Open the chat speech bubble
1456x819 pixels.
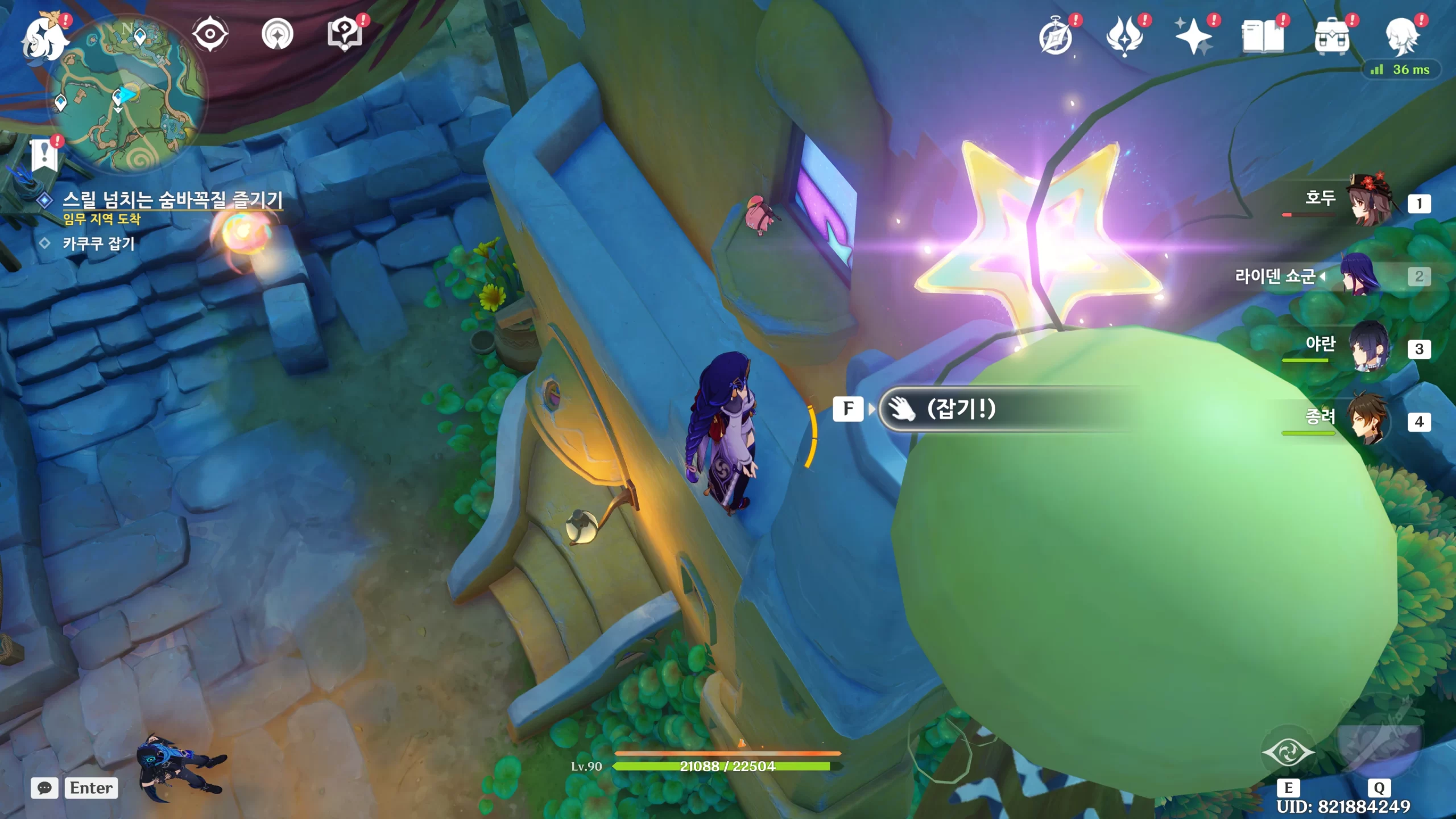44,788
